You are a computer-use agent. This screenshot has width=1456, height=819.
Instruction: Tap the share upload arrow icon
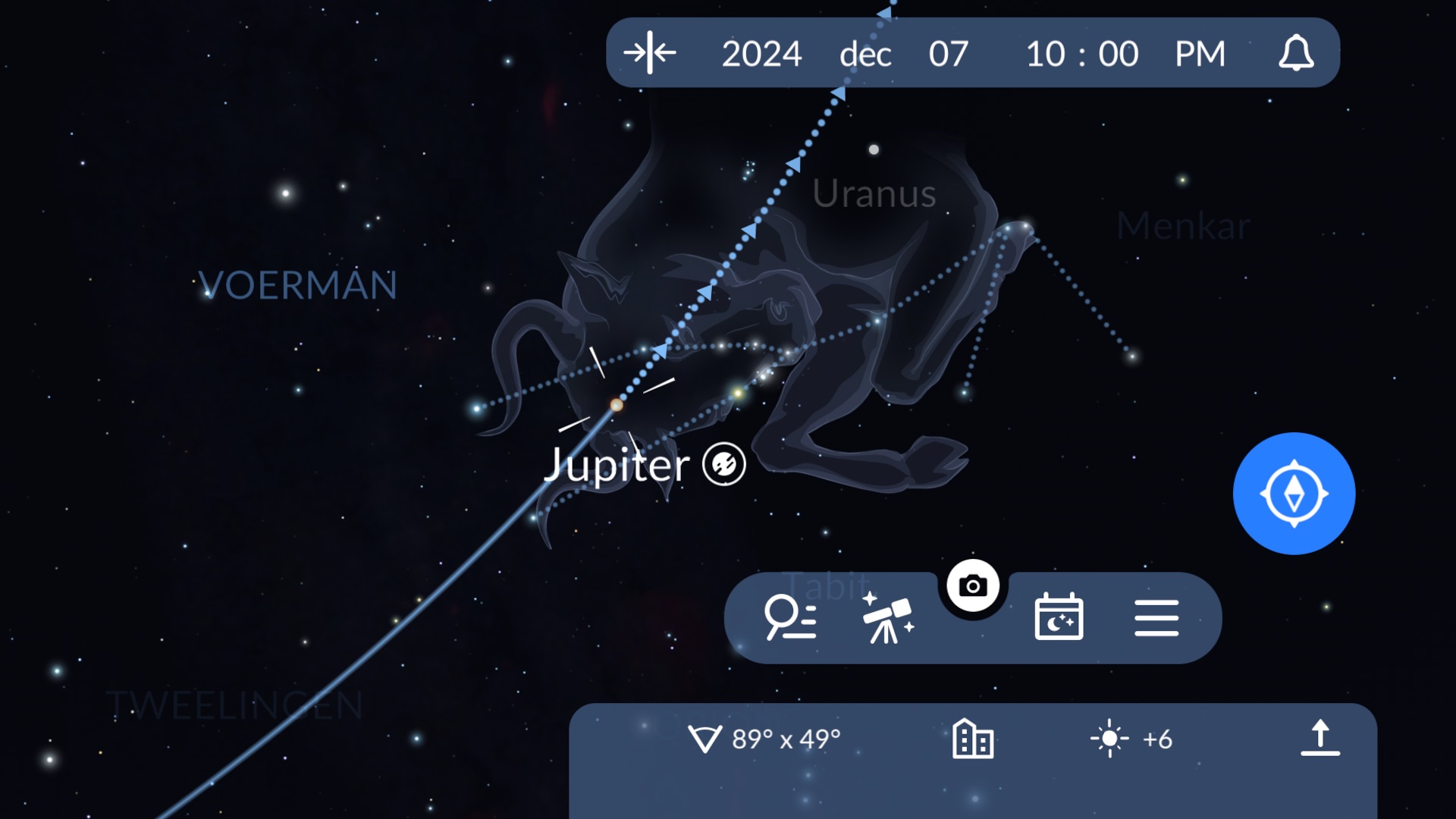[x=1320, y=739]
